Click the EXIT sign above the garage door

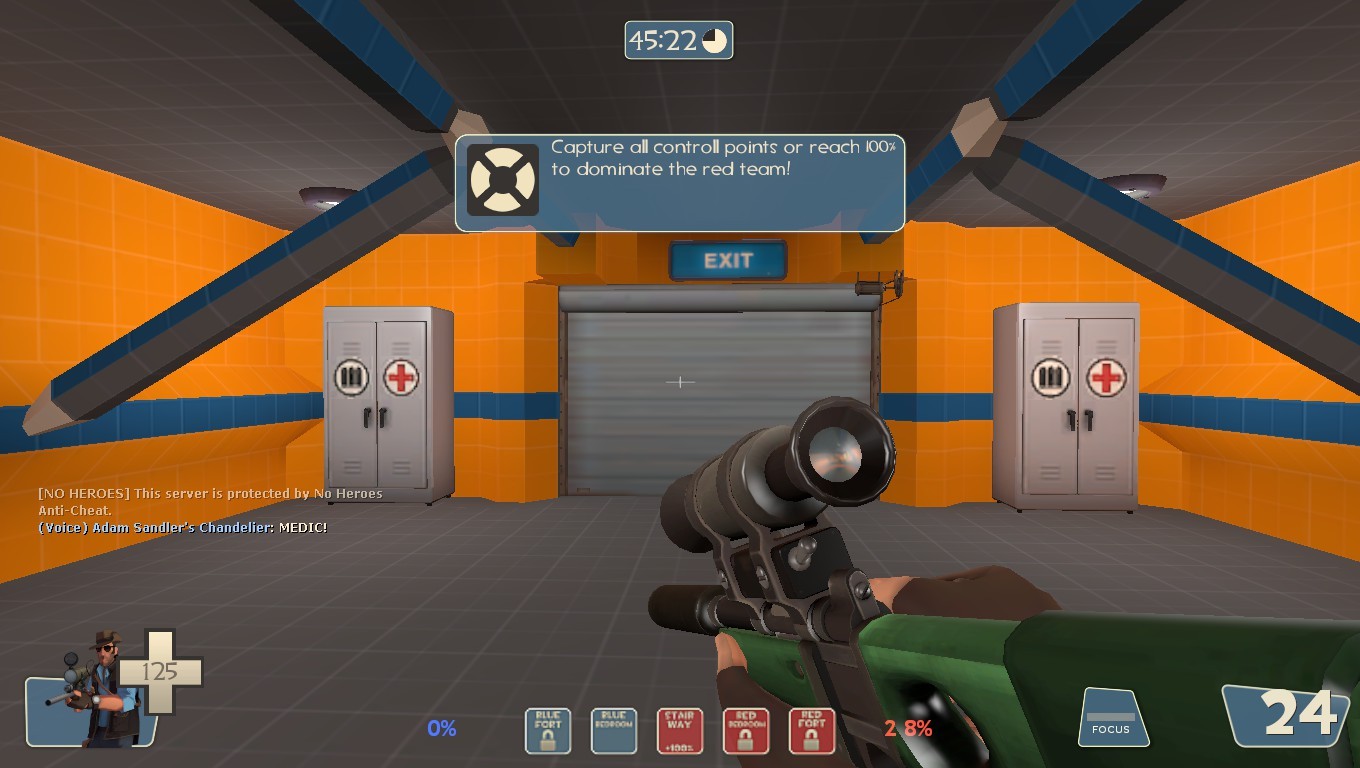click(727, 261)
